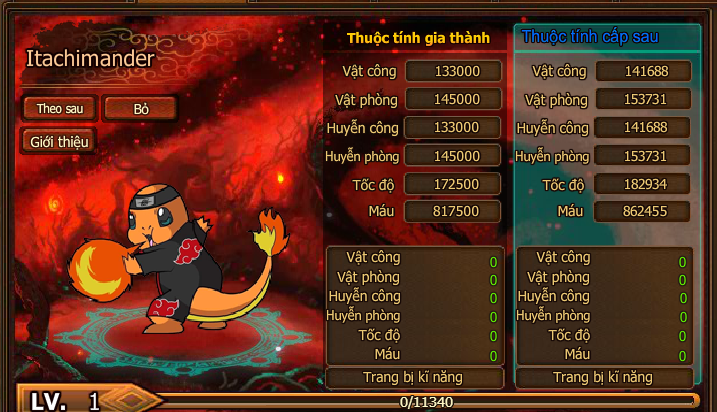The height and width of the screenshot is (412, 717).
Task: Click the "Theo sau" follow button
Action: pos(58,108)
